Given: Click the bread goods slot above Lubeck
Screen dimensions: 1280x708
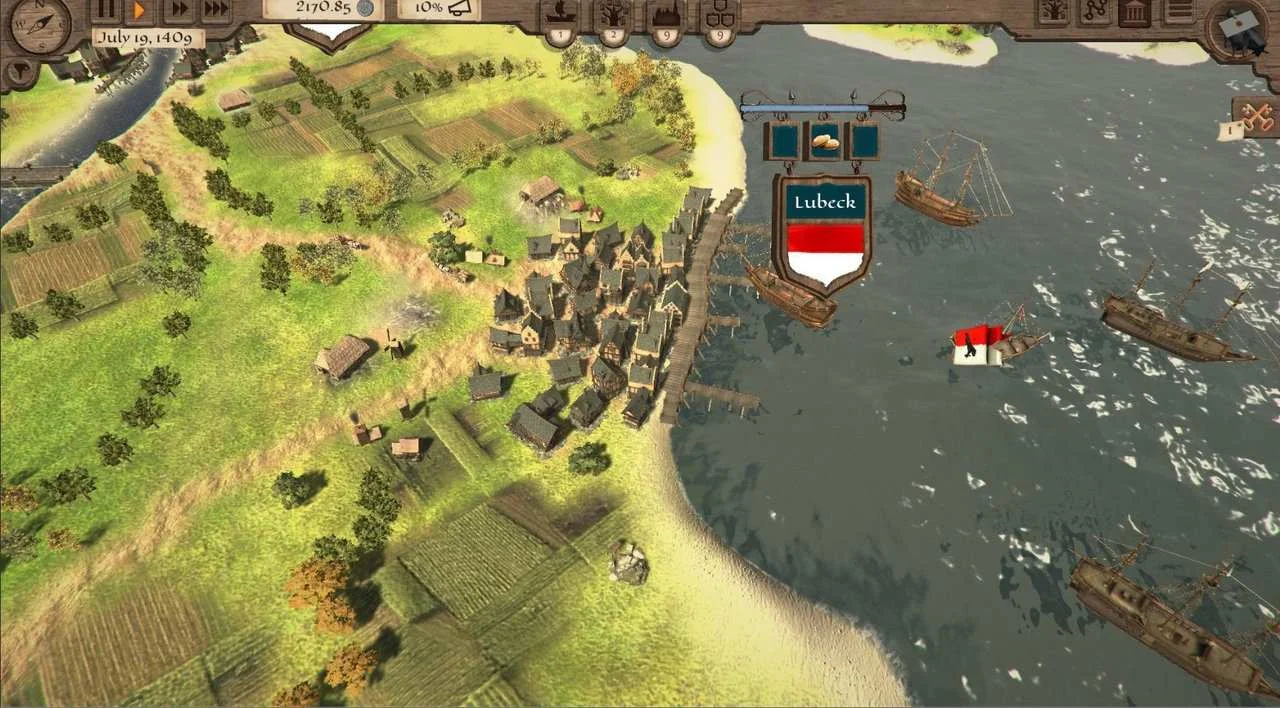Looking at the screenshot, I should click(x=824, y=141).
